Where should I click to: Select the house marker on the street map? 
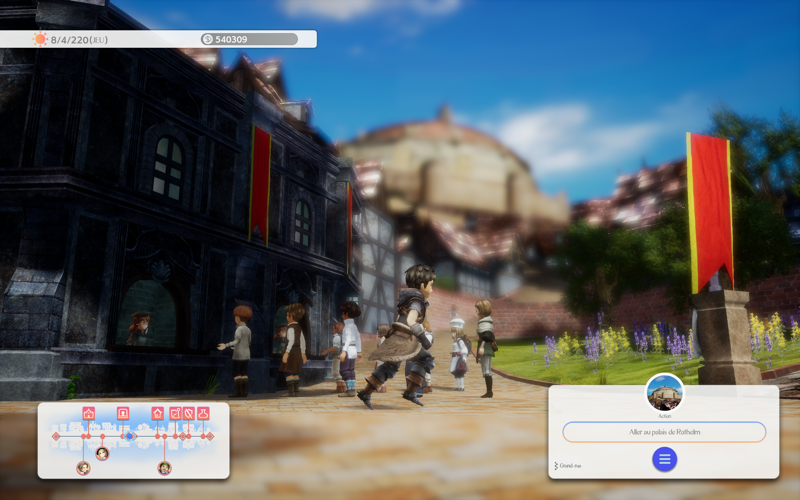coord(158,413)
